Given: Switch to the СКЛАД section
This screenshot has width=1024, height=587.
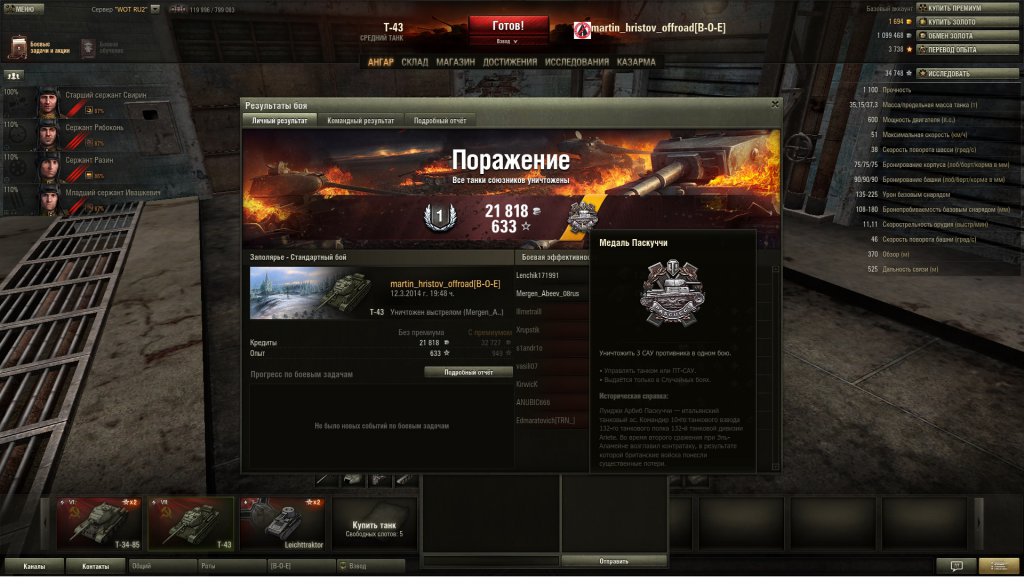Looking at the screenshot, I should click(414, 62).
